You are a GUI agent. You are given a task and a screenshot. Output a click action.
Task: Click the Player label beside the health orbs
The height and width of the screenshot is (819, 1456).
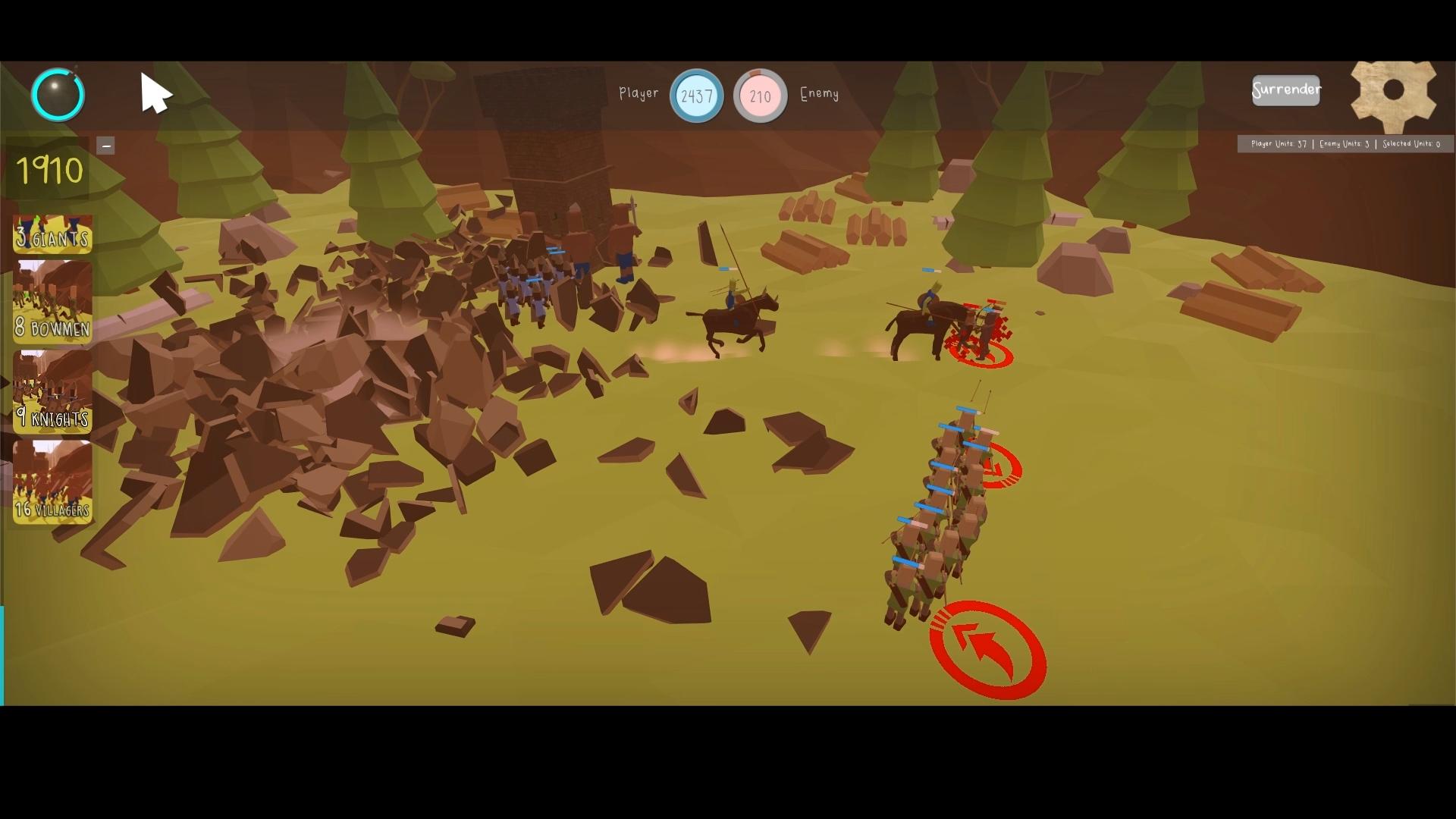tap(639, 94)
